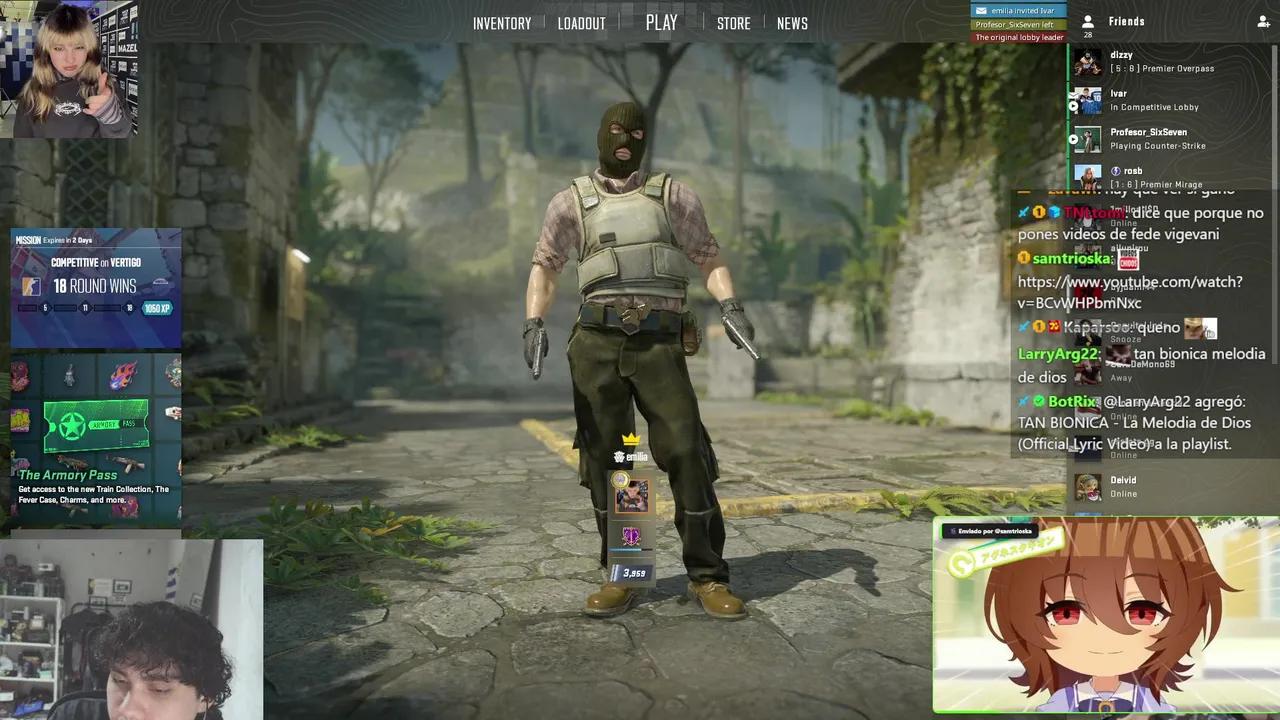
Task: Select the service medal coin on the profile card
Action: click(620, 480)
